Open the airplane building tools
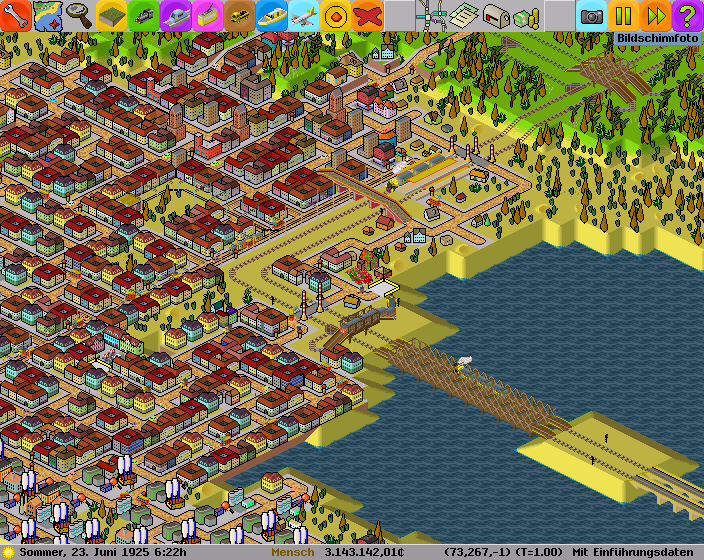This screenshot has height=560, width=704. coord(304,16)
